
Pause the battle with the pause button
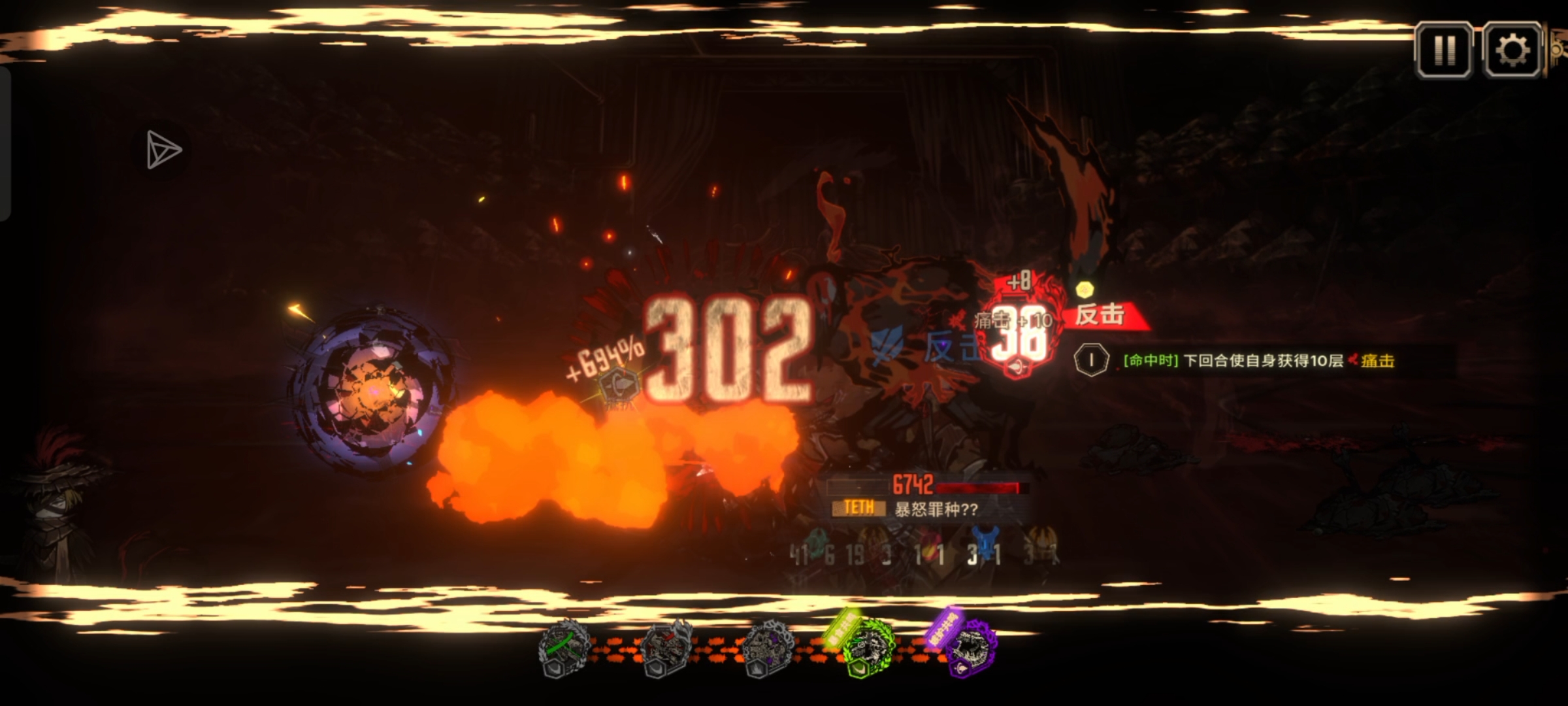[x=1444, y=50]
